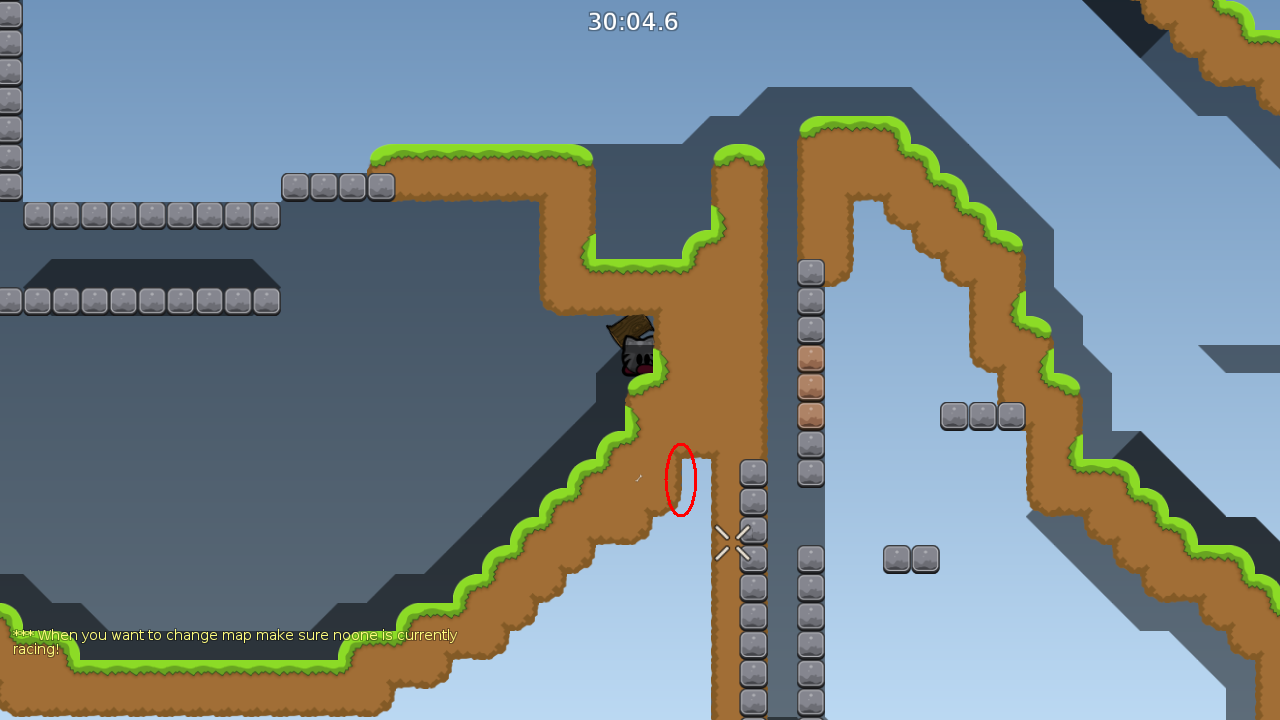1280x720 pixels.
Task: Click the red ellipse annotation on the dirt edge
Action: (680, 478)
